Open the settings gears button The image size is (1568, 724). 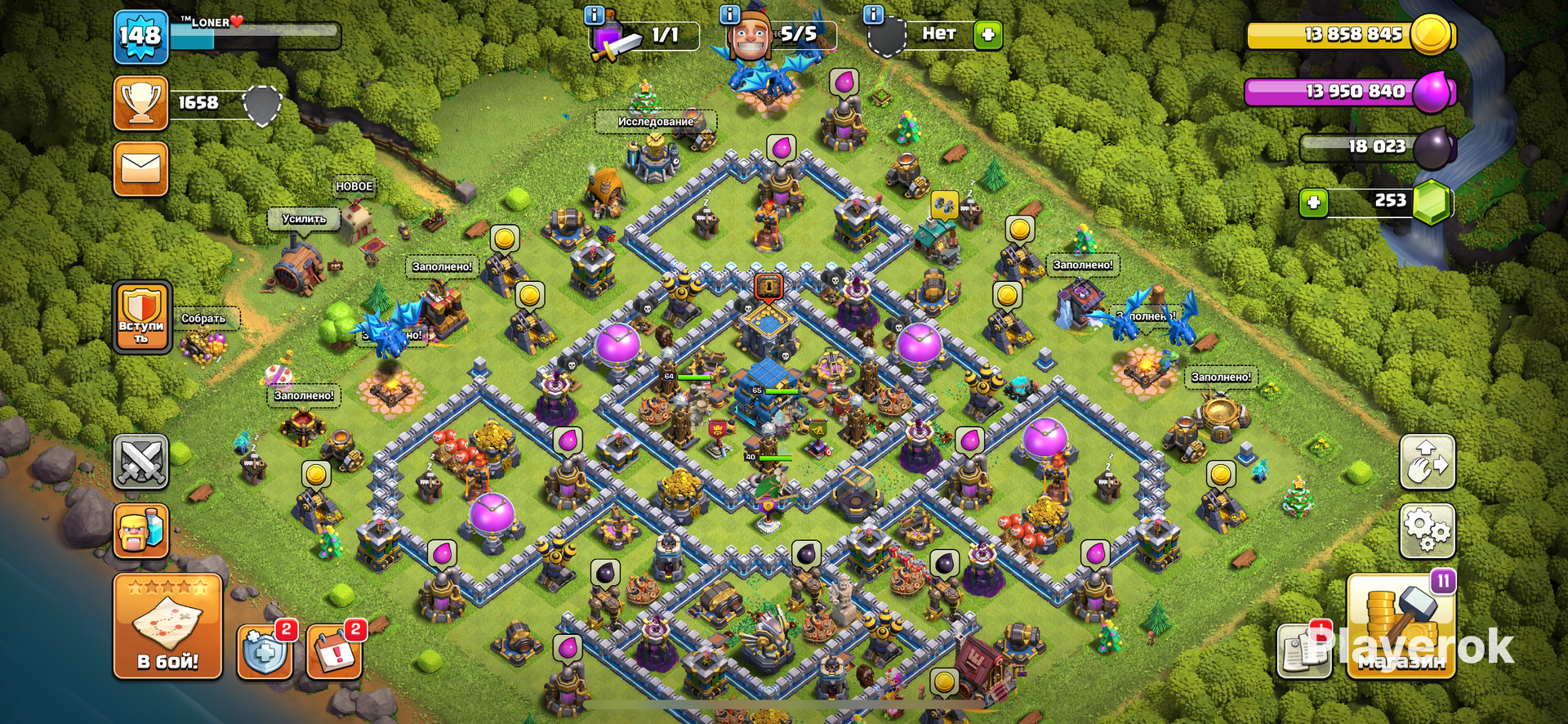pyautogui.click(x=1427, y=530)
